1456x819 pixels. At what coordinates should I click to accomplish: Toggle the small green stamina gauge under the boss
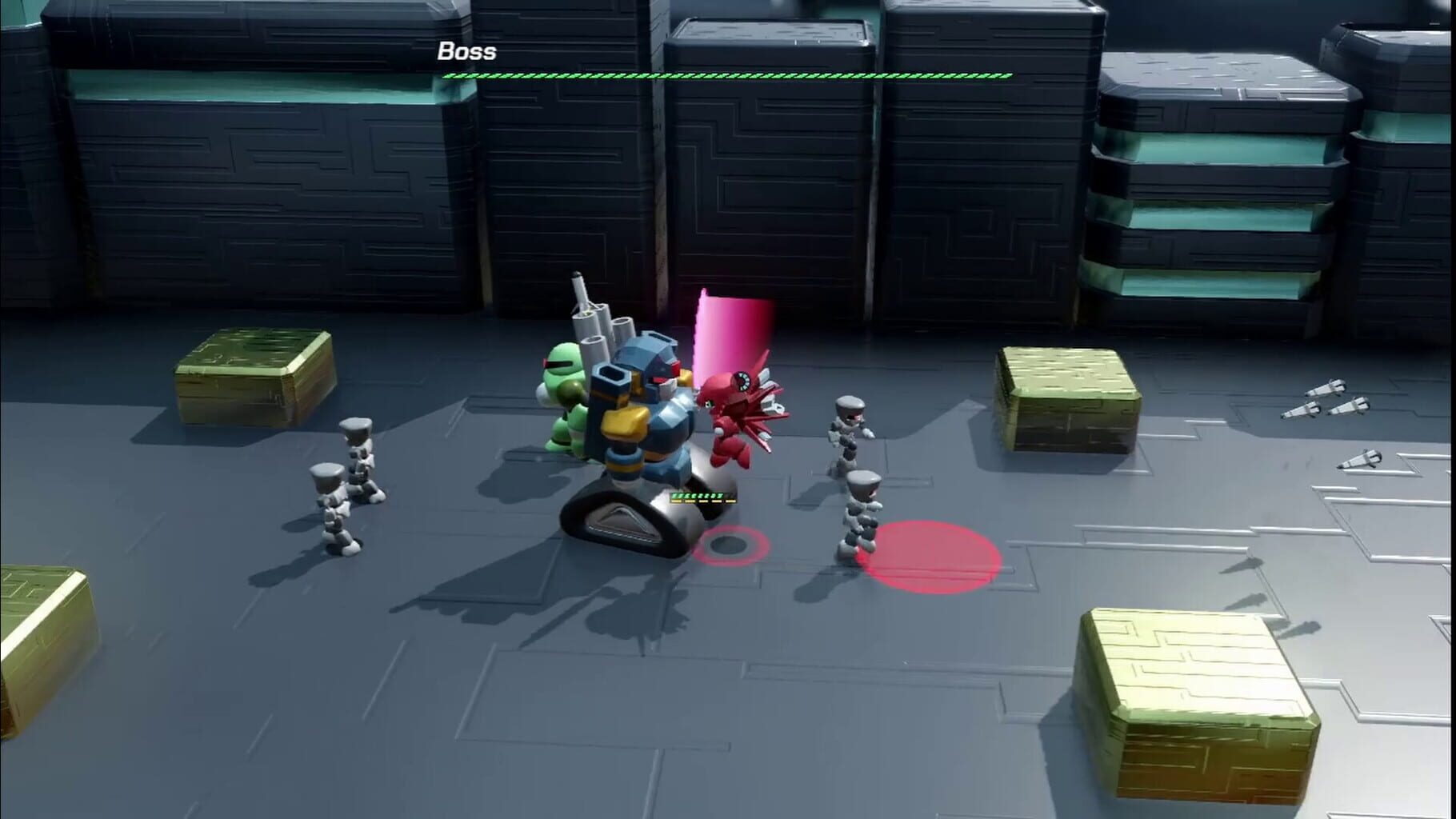tap(698, 495)
